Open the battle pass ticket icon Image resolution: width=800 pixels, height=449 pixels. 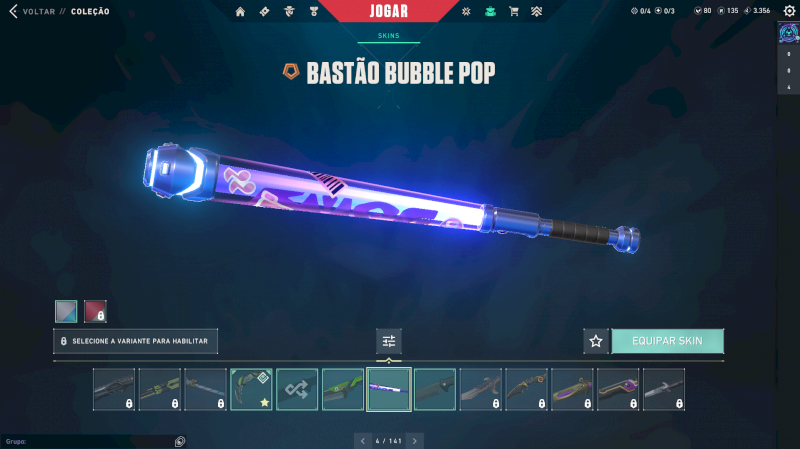(x=264, y=12)
